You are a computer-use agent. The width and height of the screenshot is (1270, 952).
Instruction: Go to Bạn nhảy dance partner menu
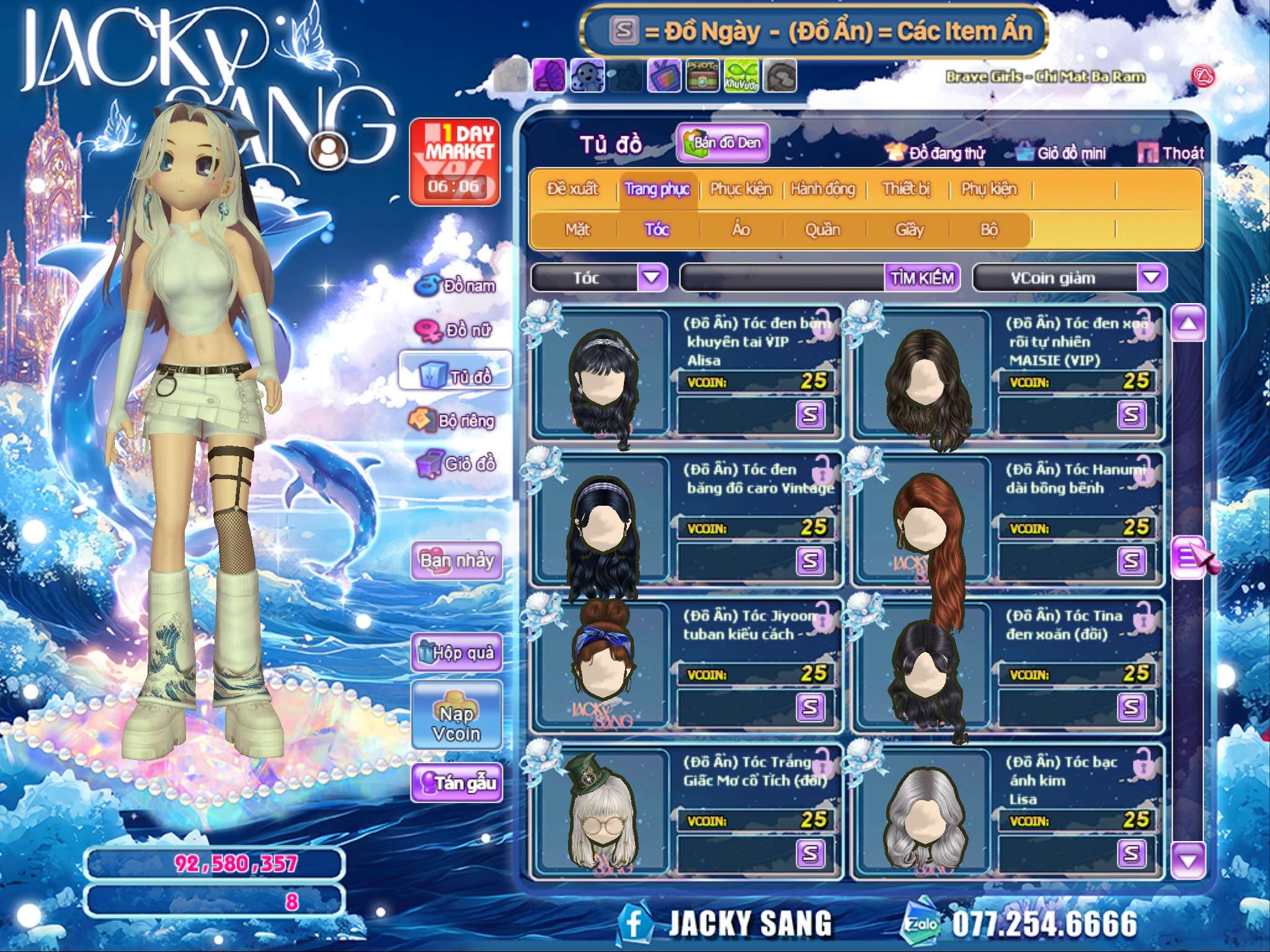click(456, 560)
